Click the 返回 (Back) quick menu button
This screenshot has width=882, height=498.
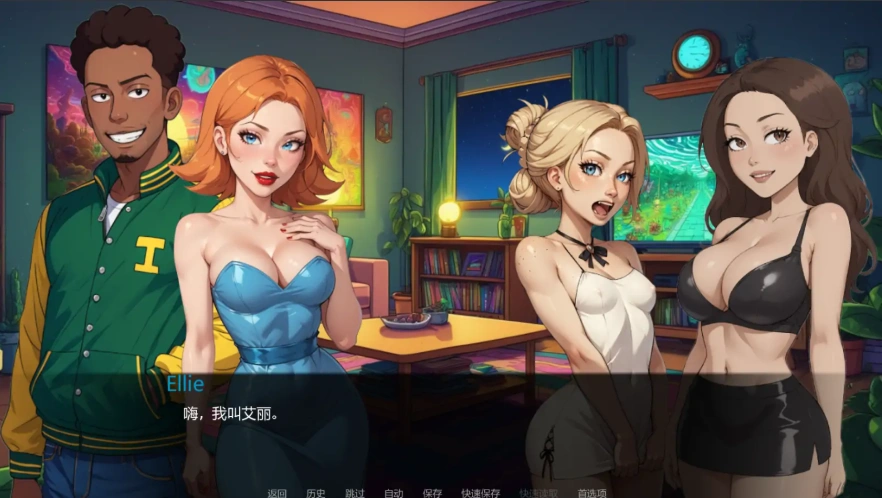pos(277,492)
